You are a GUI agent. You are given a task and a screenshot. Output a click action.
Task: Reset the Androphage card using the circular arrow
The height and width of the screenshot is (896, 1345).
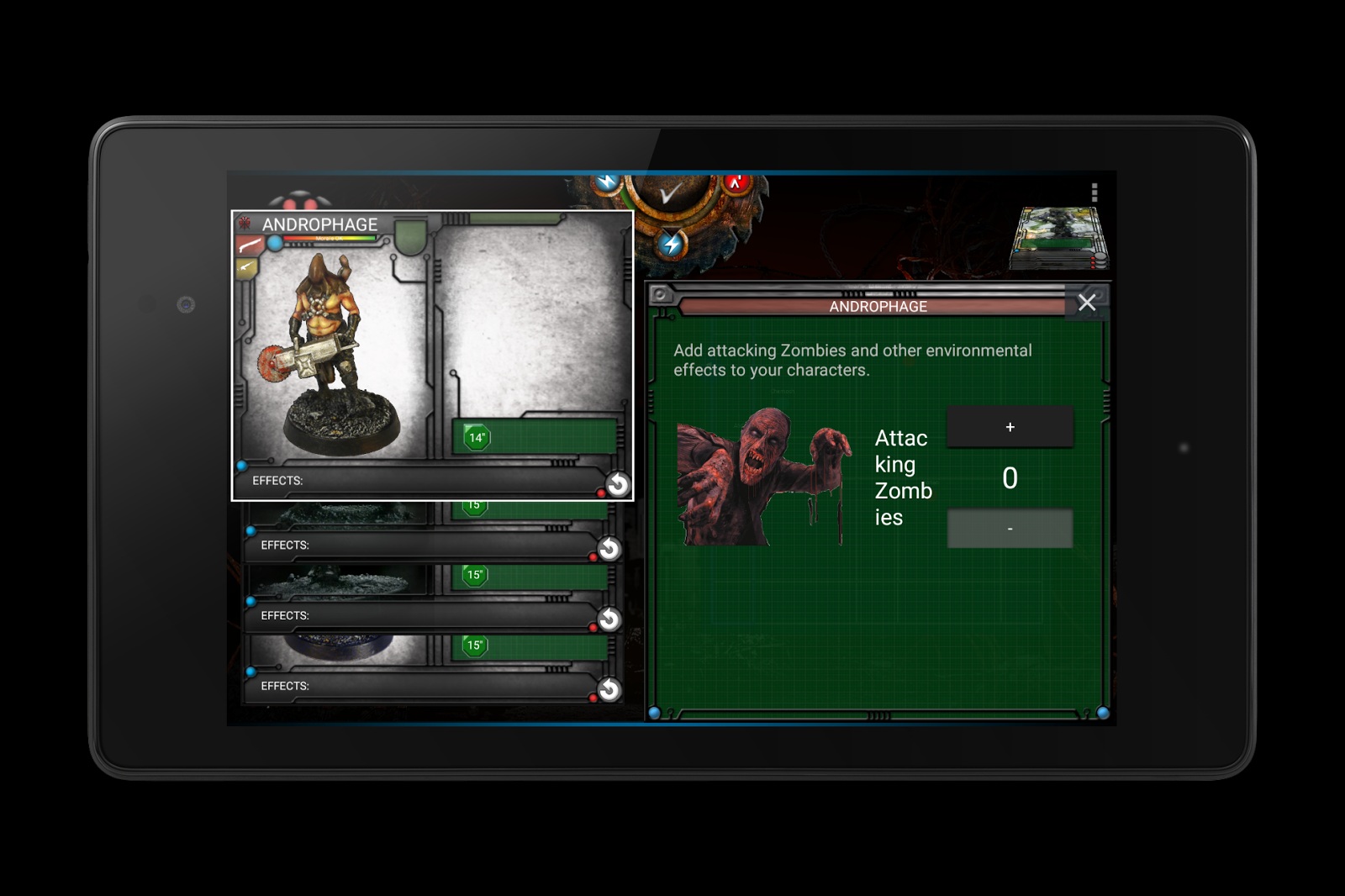coord(618,484)
